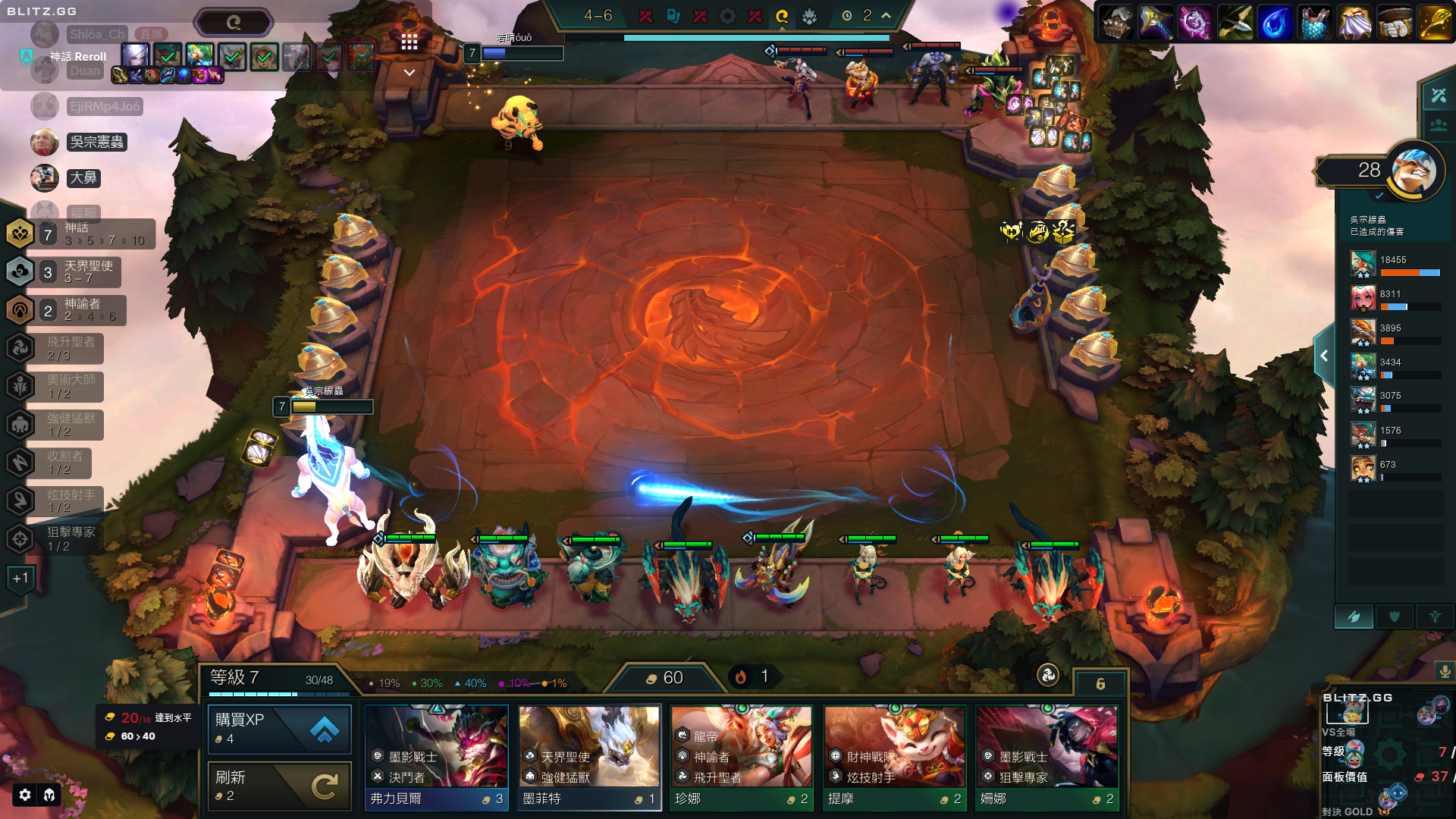The height and width of the screenshot is (819, 1456).
Task: Select the top damage dealer row 18455
Action: [x=1395, y=265]
